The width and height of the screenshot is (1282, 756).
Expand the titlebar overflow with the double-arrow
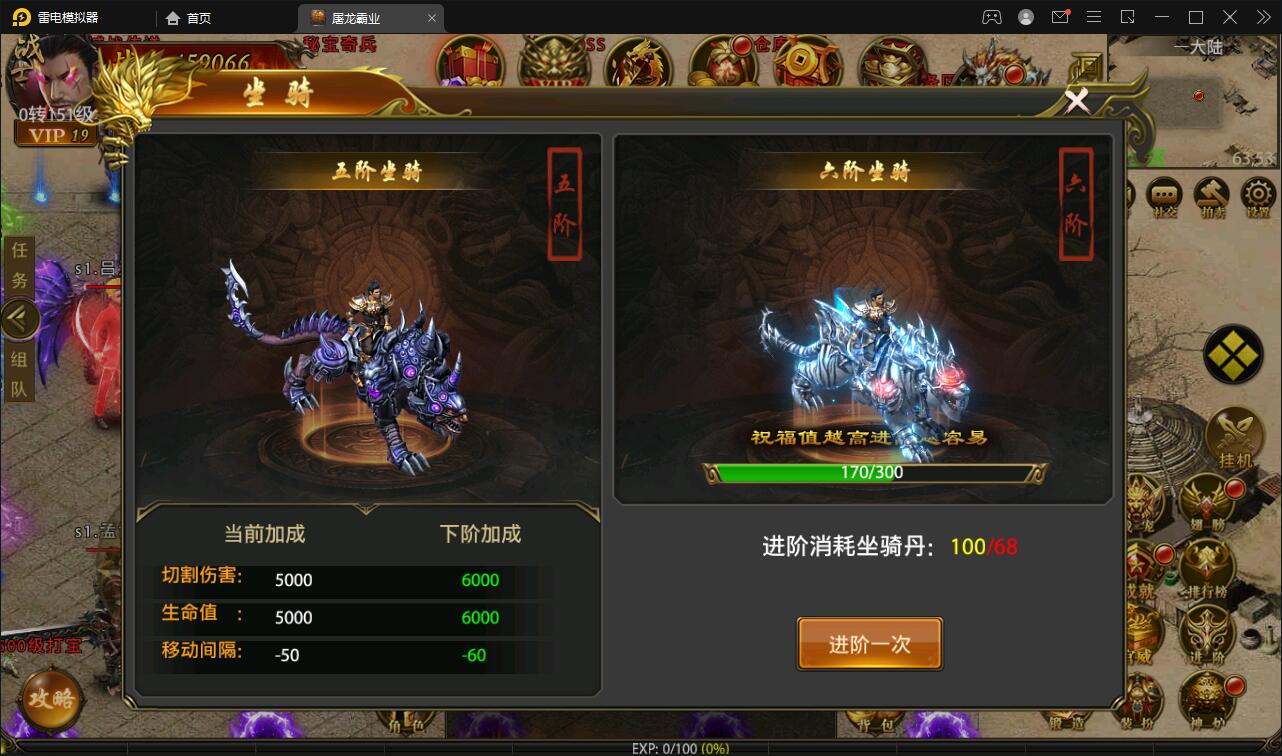coord(1262,17)
